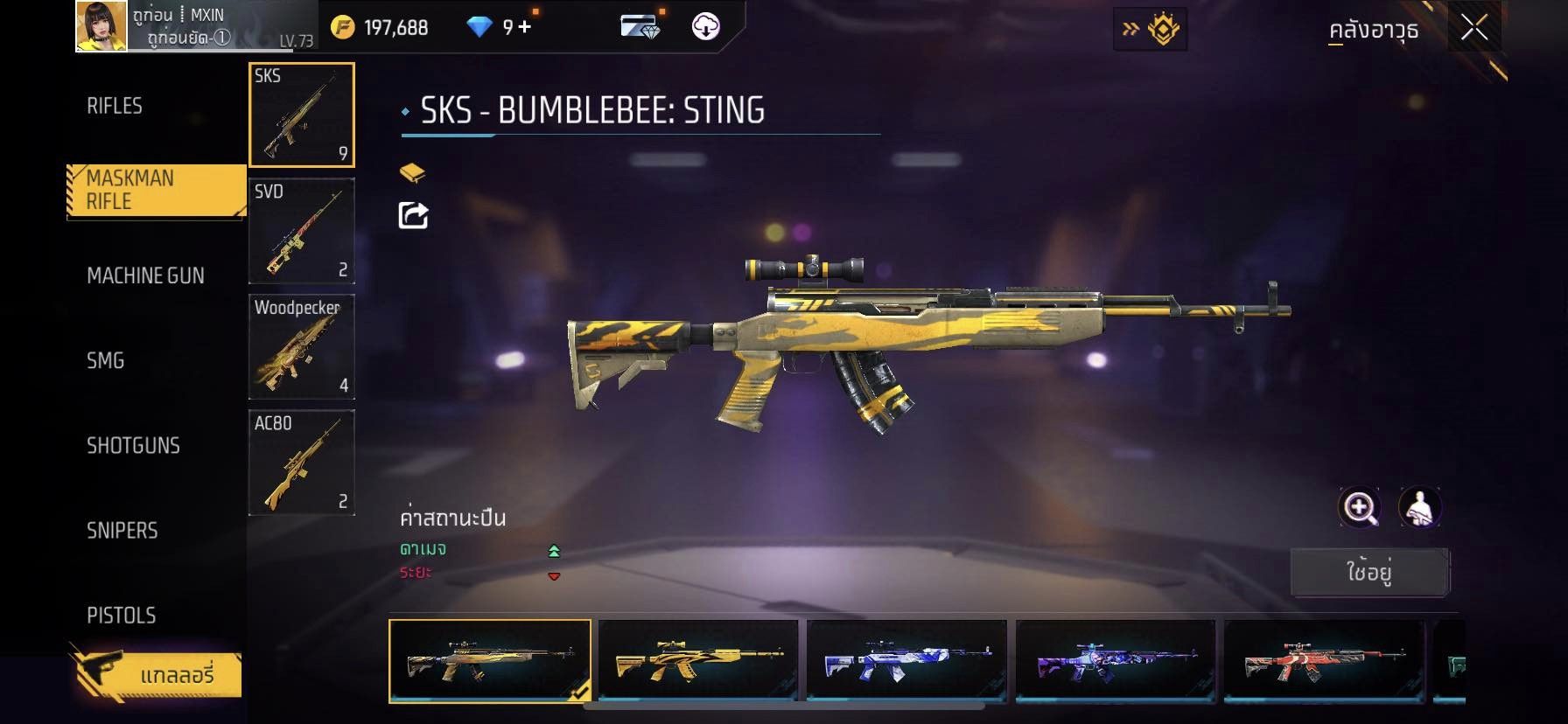Image resolution: width=1568 pixels, height=724 pixels.
Task: Select the MACHINE GUN category
Action: click(145, 275)
